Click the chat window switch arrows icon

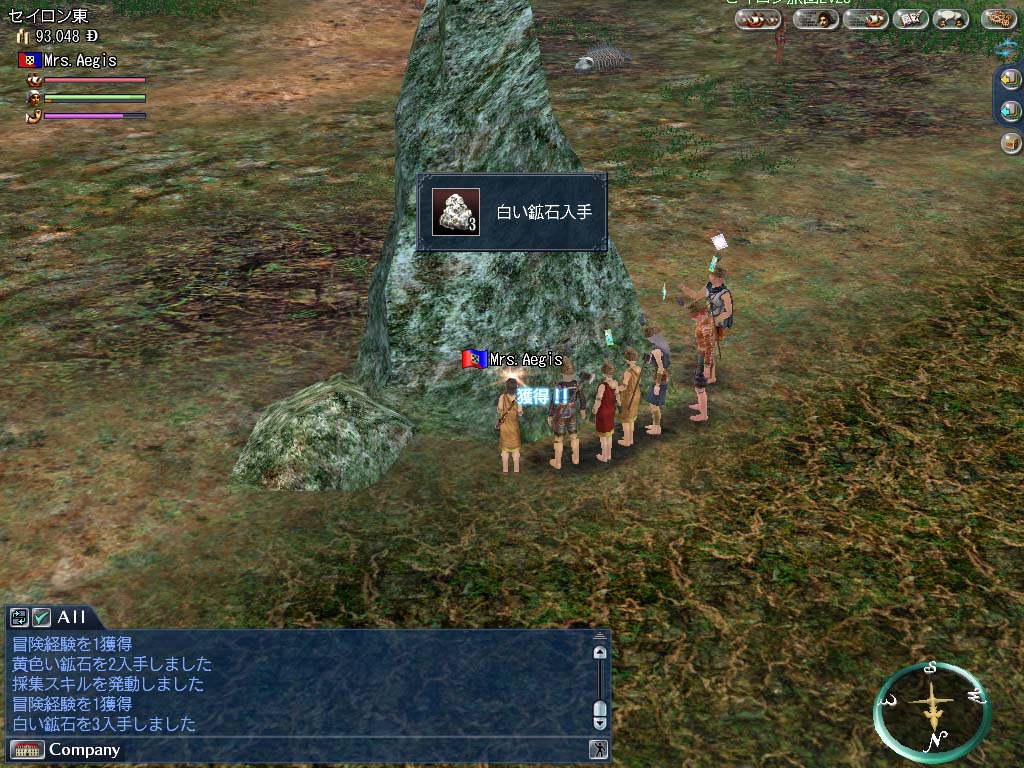(x=19, y=617)
